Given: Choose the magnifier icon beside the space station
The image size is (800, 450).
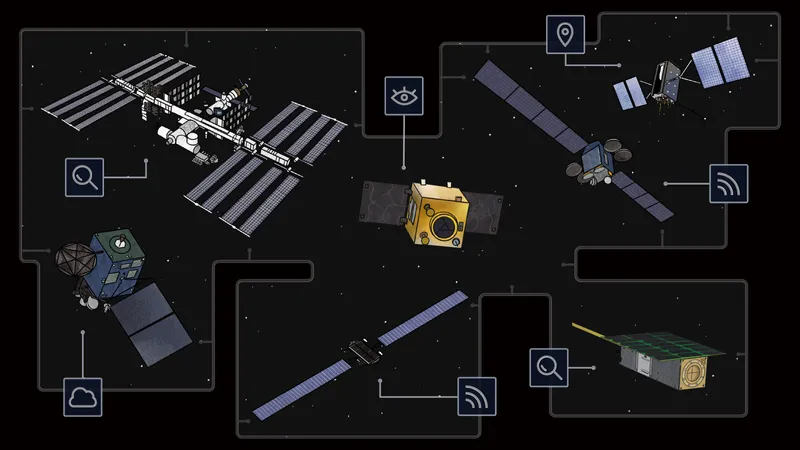Looking at the screenshot, I should coord(83,176).
